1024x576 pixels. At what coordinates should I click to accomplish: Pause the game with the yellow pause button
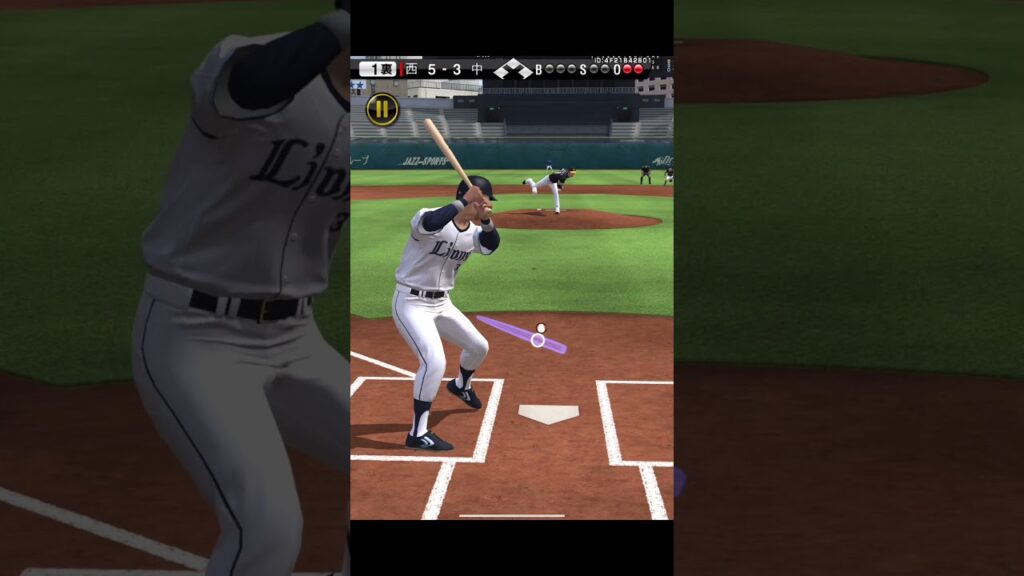pos(382,109)
